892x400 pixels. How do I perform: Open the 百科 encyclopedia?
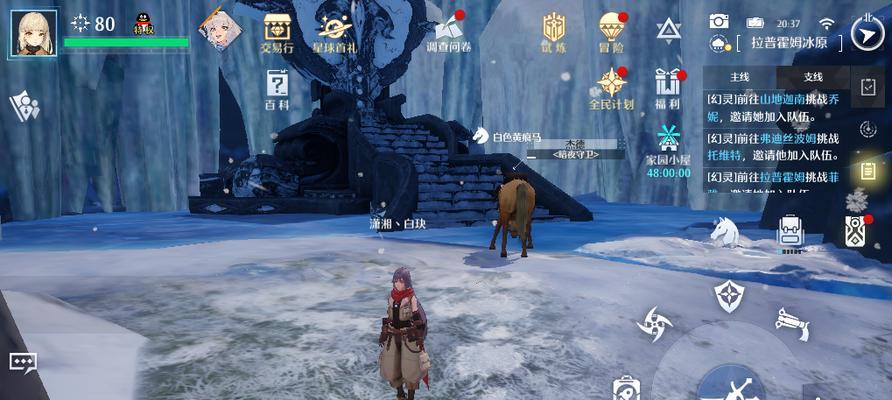tap(277, 89)
